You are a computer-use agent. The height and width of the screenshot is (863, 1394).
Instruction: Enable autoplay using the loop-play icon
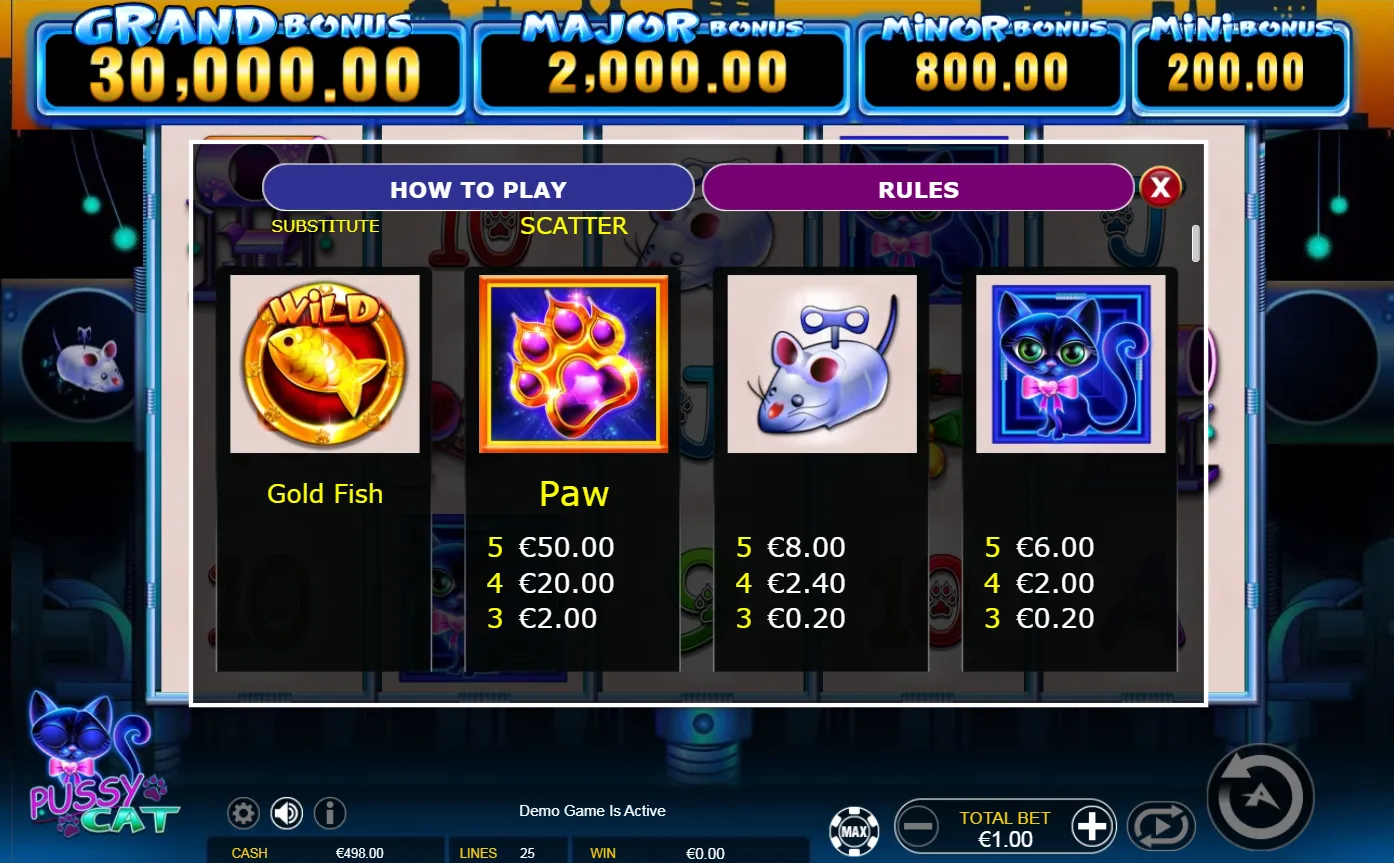[x=1161, y=825]
